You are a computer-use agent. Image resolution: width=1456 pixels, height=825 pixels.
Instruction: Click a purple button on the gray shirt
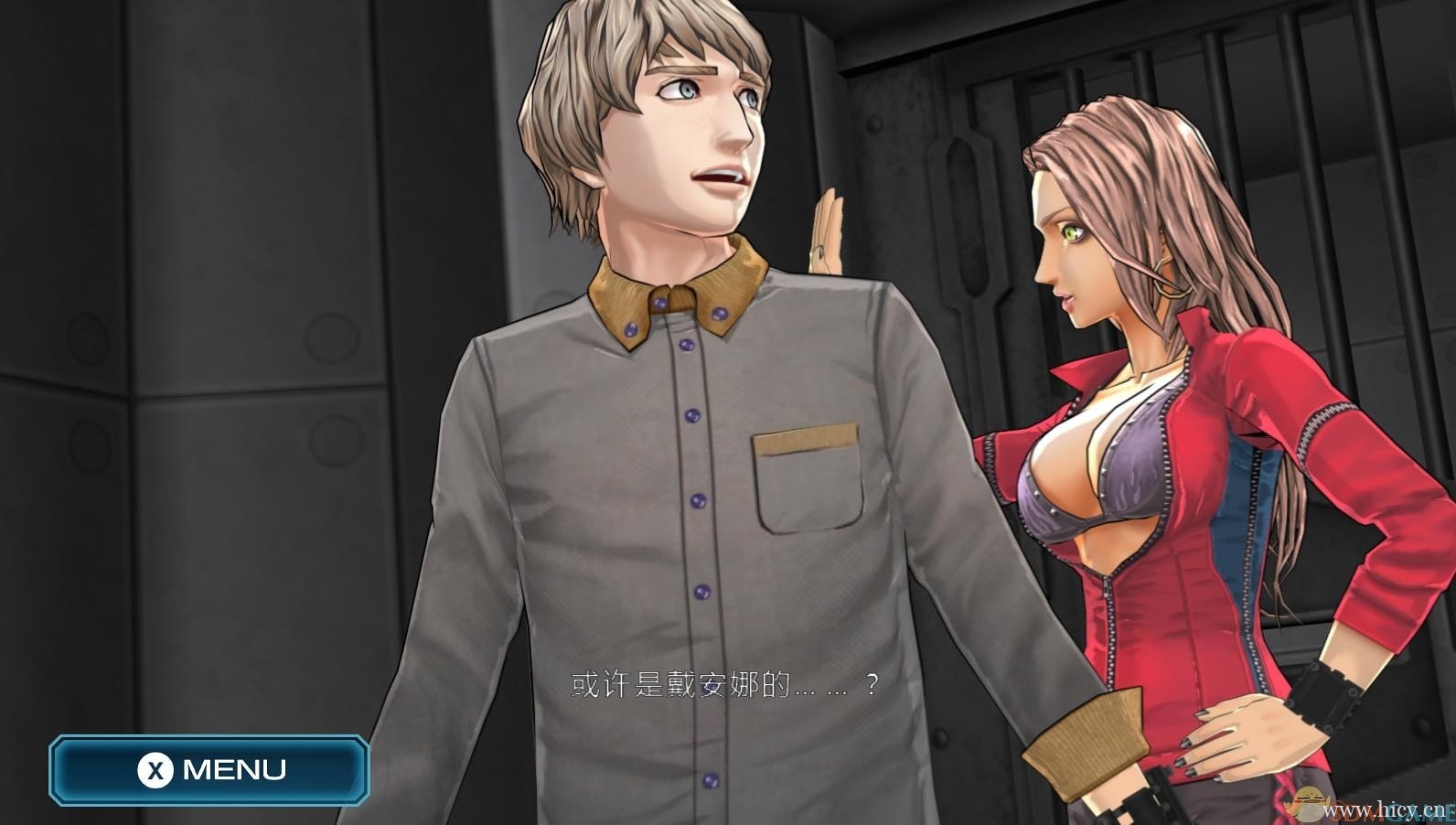coord(697,498)
